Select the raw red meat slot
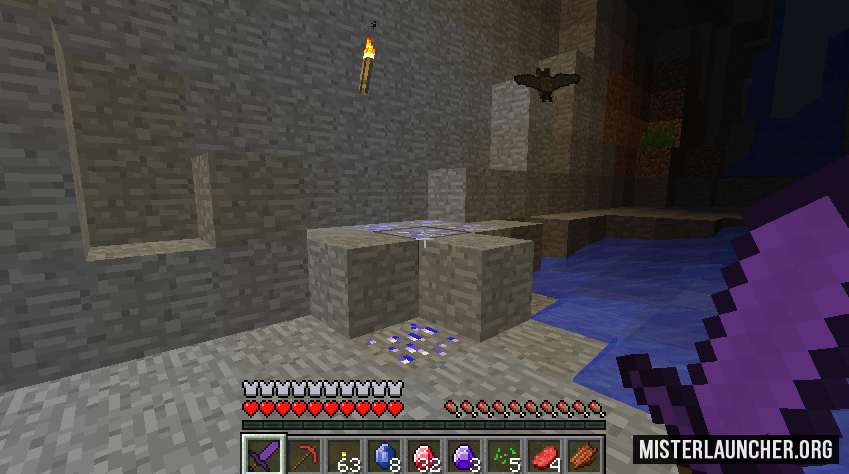Viewport: 849px width, 474px height. (544, 455)
